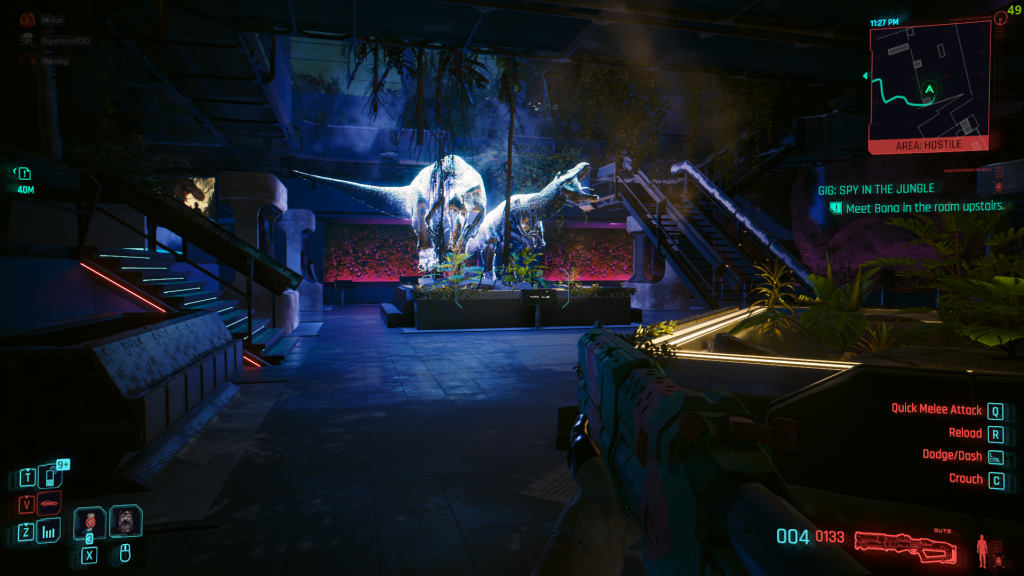This screenshot has width=1024, height=576.
Task: Select the grenade gadget slot
Action: 126,521
